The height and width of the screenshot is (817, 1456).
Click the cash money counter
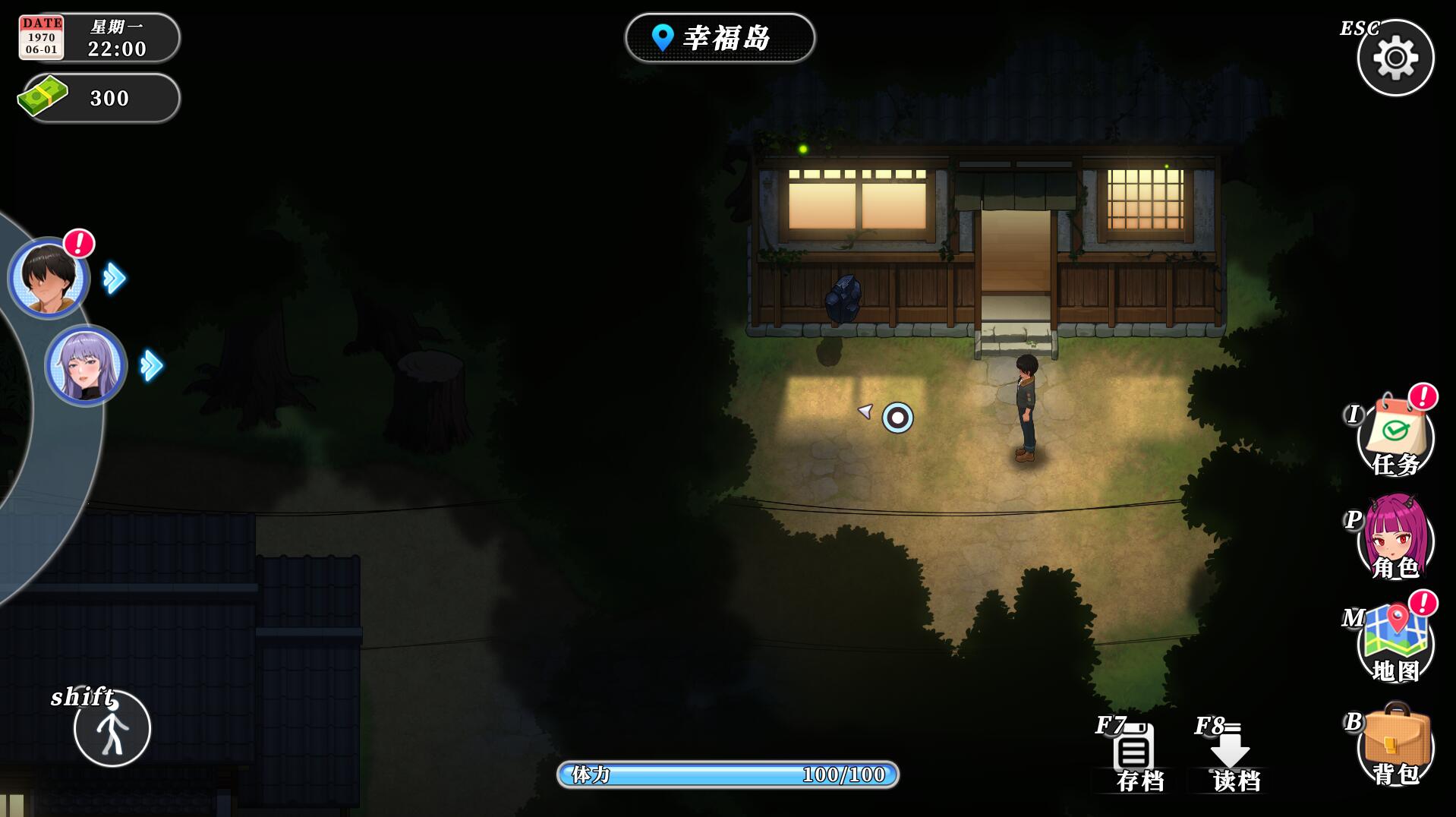pos(99,98)
